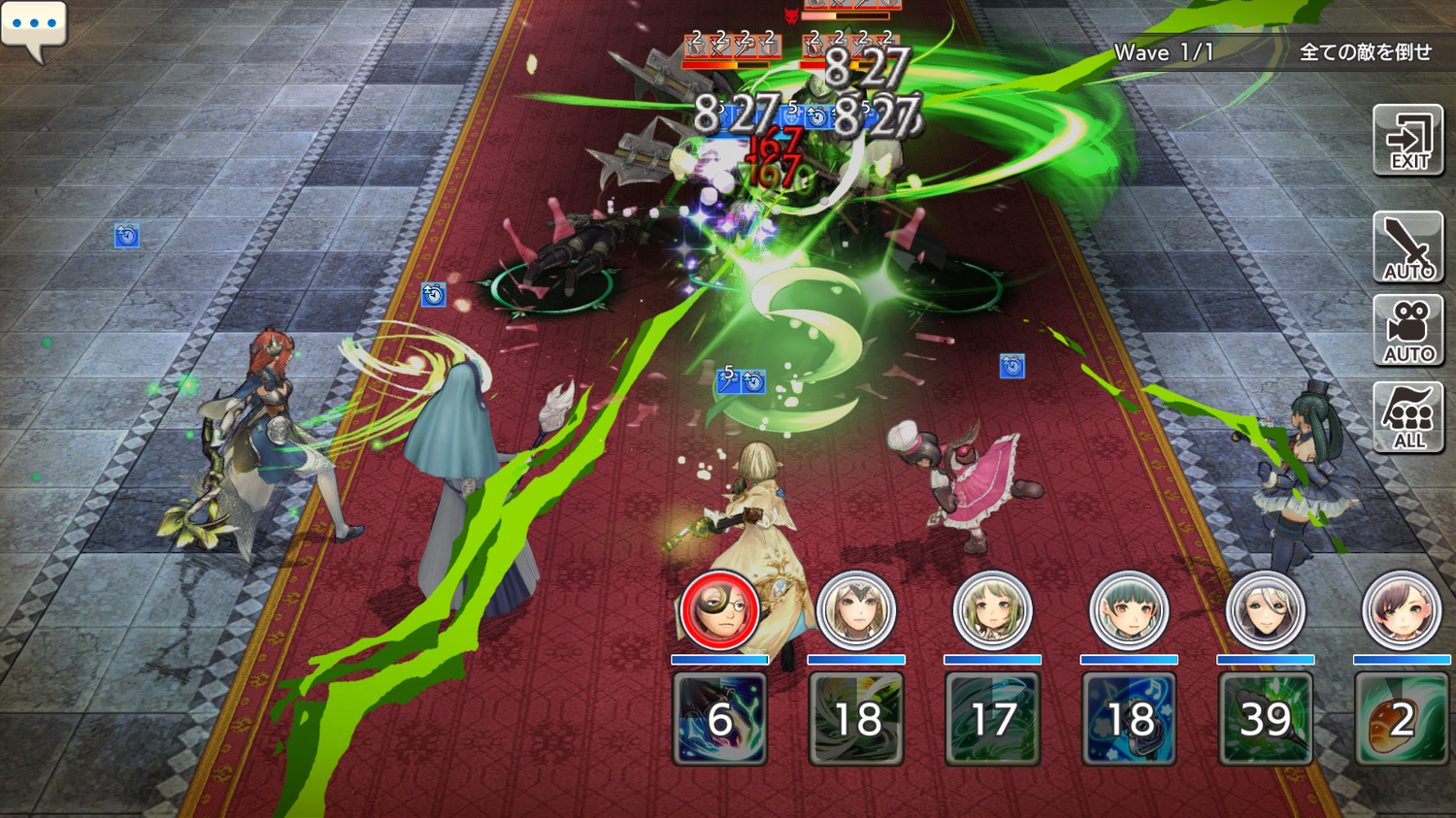Viewport: 1456px width, 818px height.
Task: Toggle the sword AUTO battle button
Action: (x=1408, y=247)
